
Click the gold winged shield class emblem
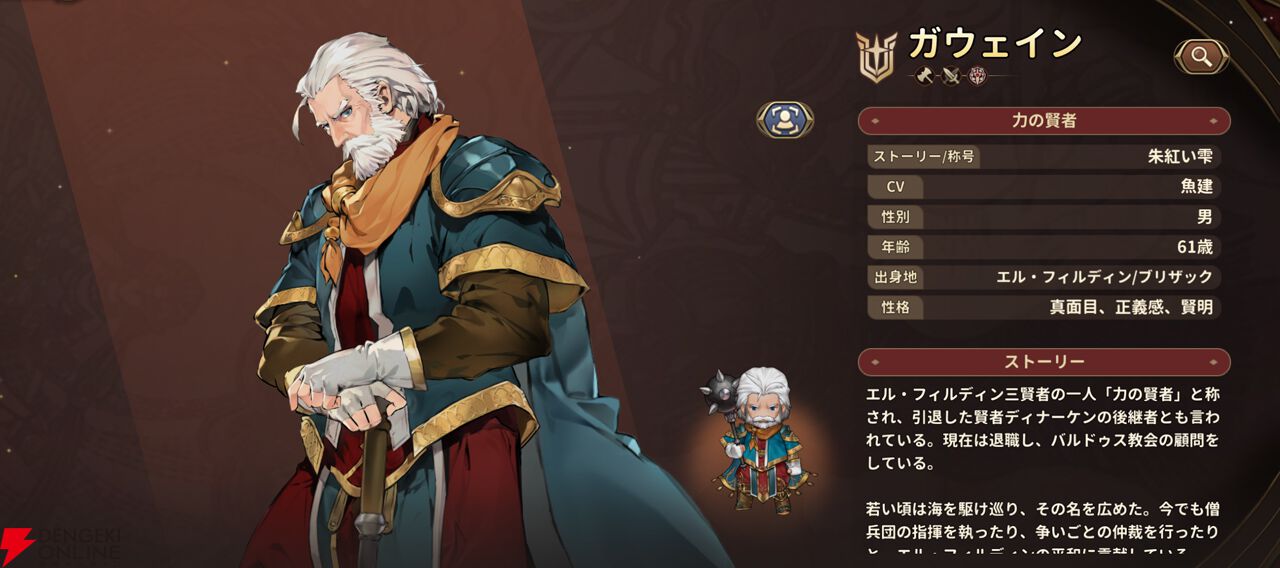coord(876,56)
